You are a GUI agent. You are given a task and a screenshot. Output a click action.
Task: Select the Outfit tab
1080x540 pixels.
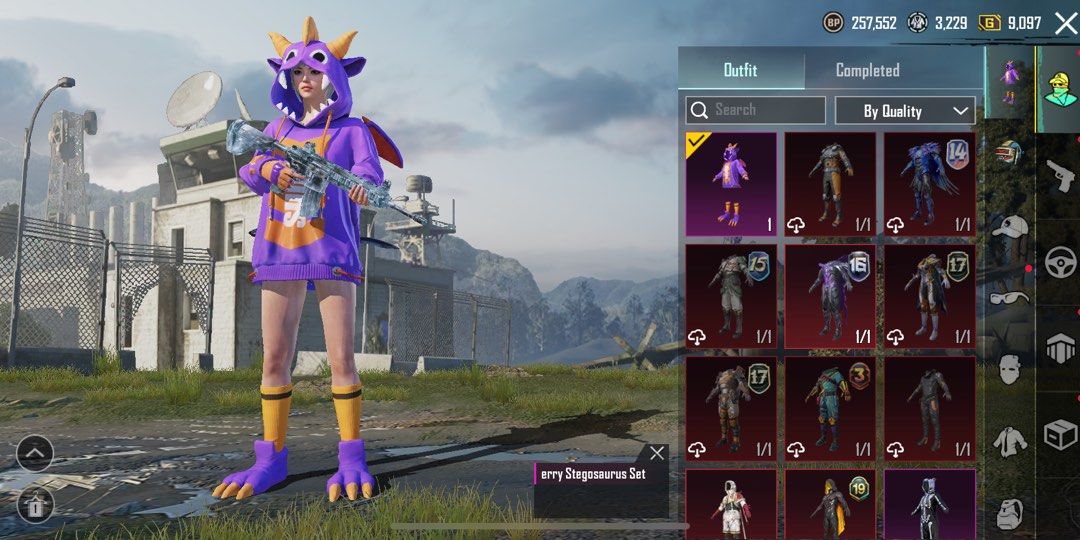740,70
